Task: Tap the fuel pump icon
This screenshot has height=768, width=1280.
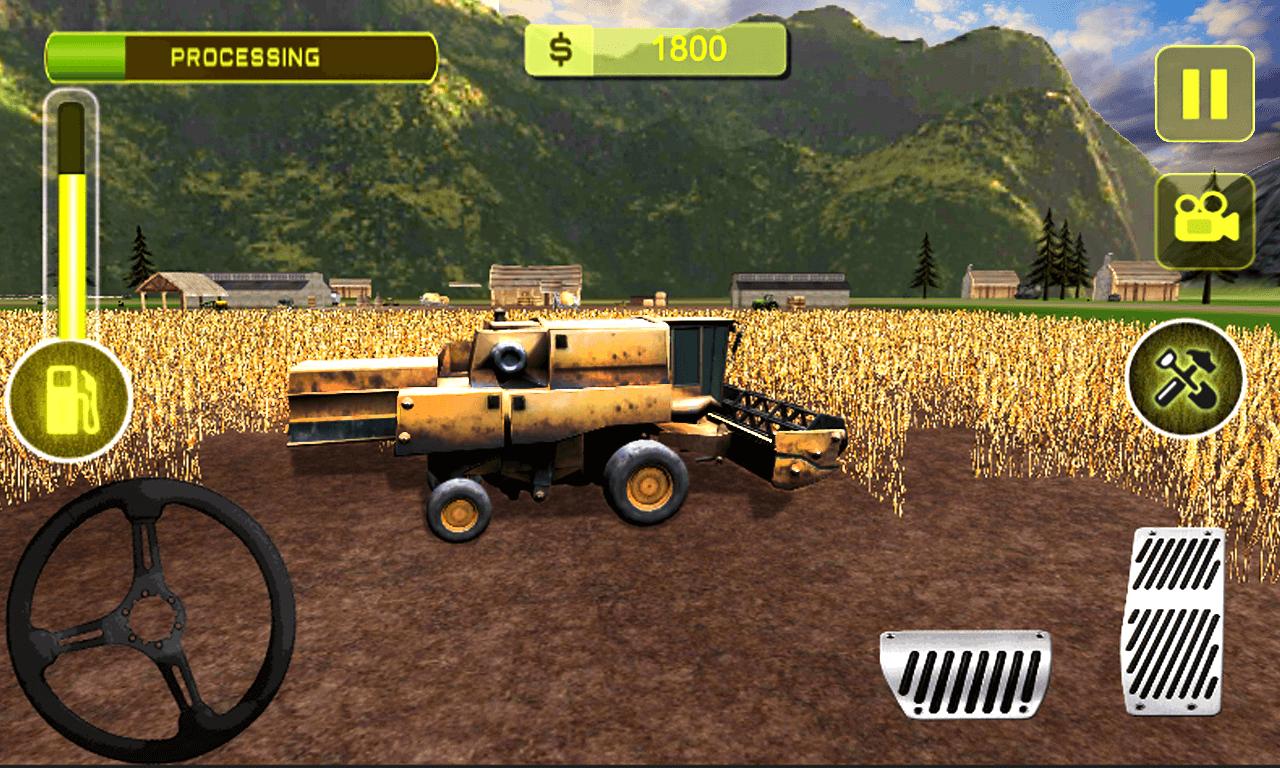Action: point(69,400)
